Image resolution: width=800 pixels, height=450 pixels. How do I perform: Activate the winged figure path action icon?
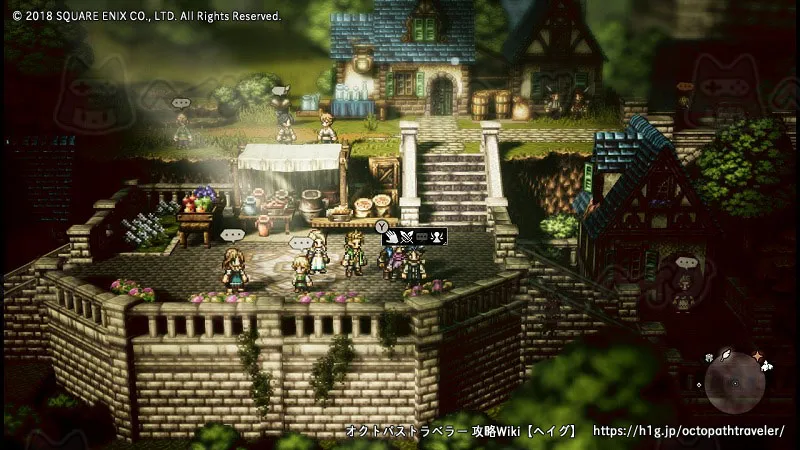pos(438,238)
